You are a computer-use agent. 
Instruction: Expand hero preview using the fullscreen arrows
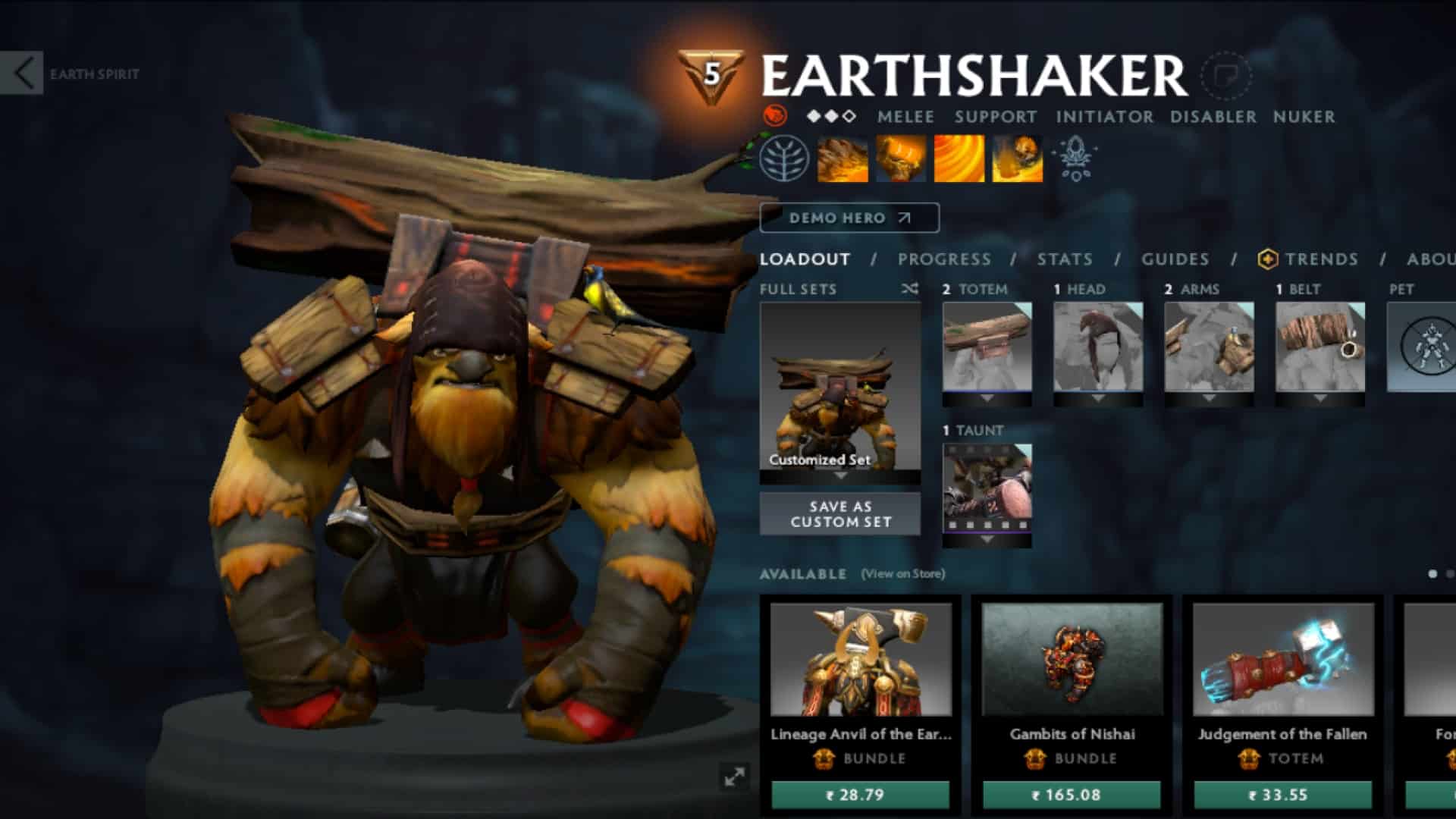pos(733,777)
